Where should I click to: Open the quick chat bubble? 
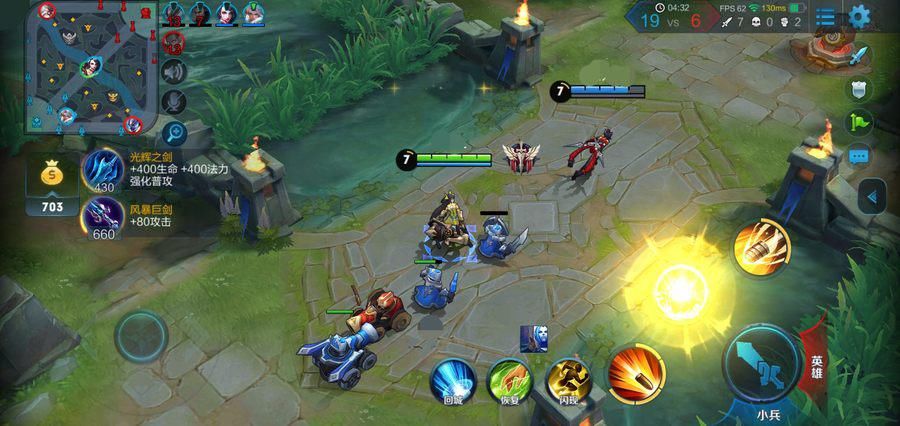click(x=859, y=157)
